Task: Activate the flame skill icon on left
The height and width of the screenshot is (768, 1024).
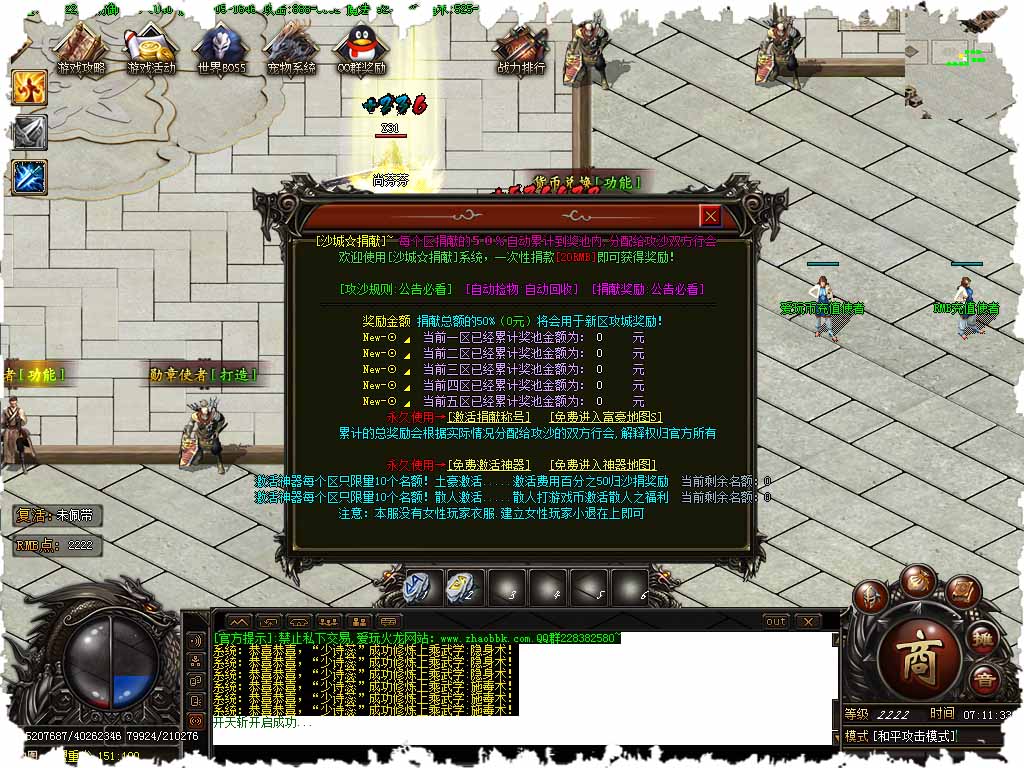Action: point(30,88)
